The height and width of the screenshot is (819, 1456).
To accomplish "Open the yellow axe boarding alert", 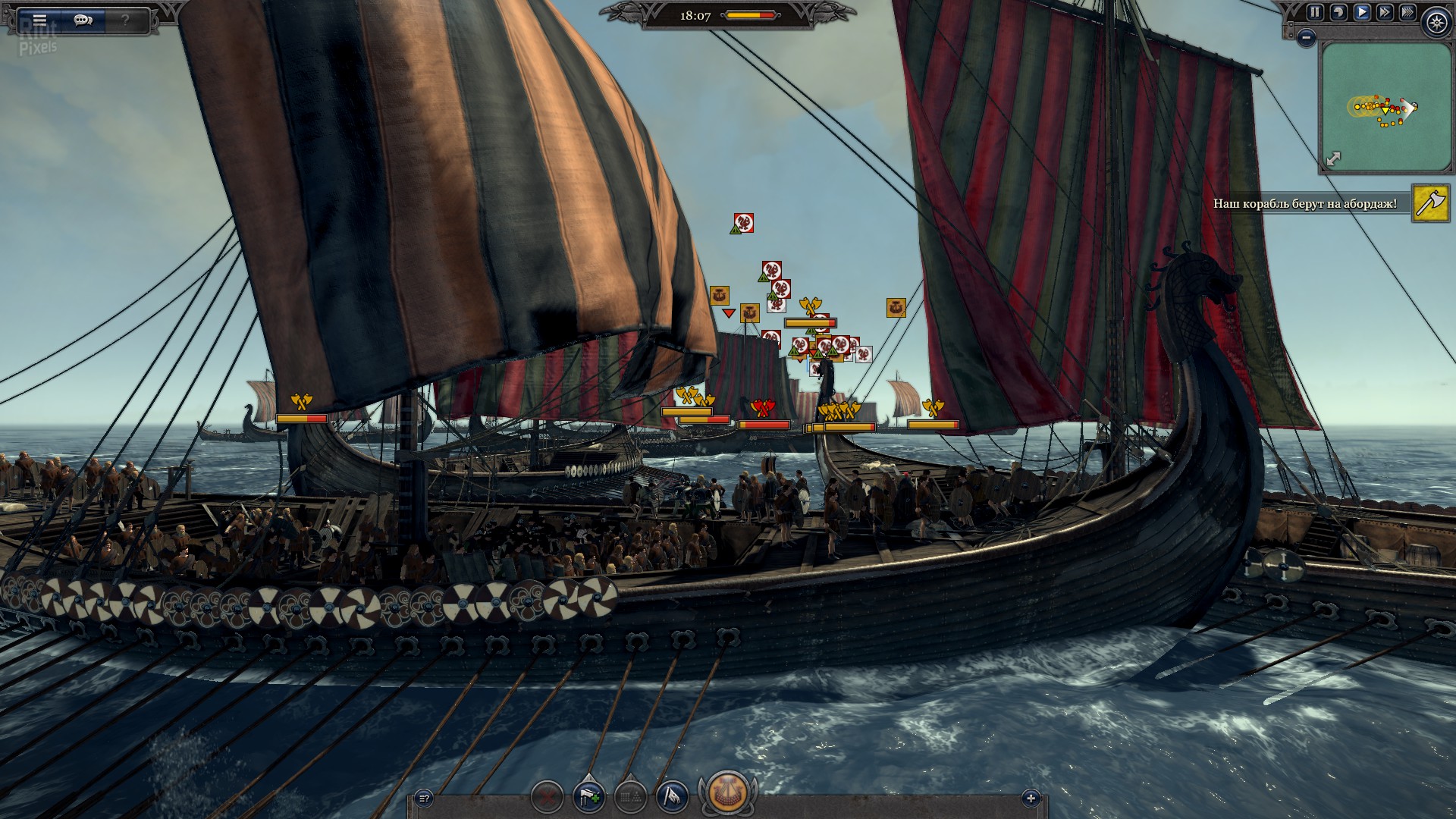I will pos(1430,203).
